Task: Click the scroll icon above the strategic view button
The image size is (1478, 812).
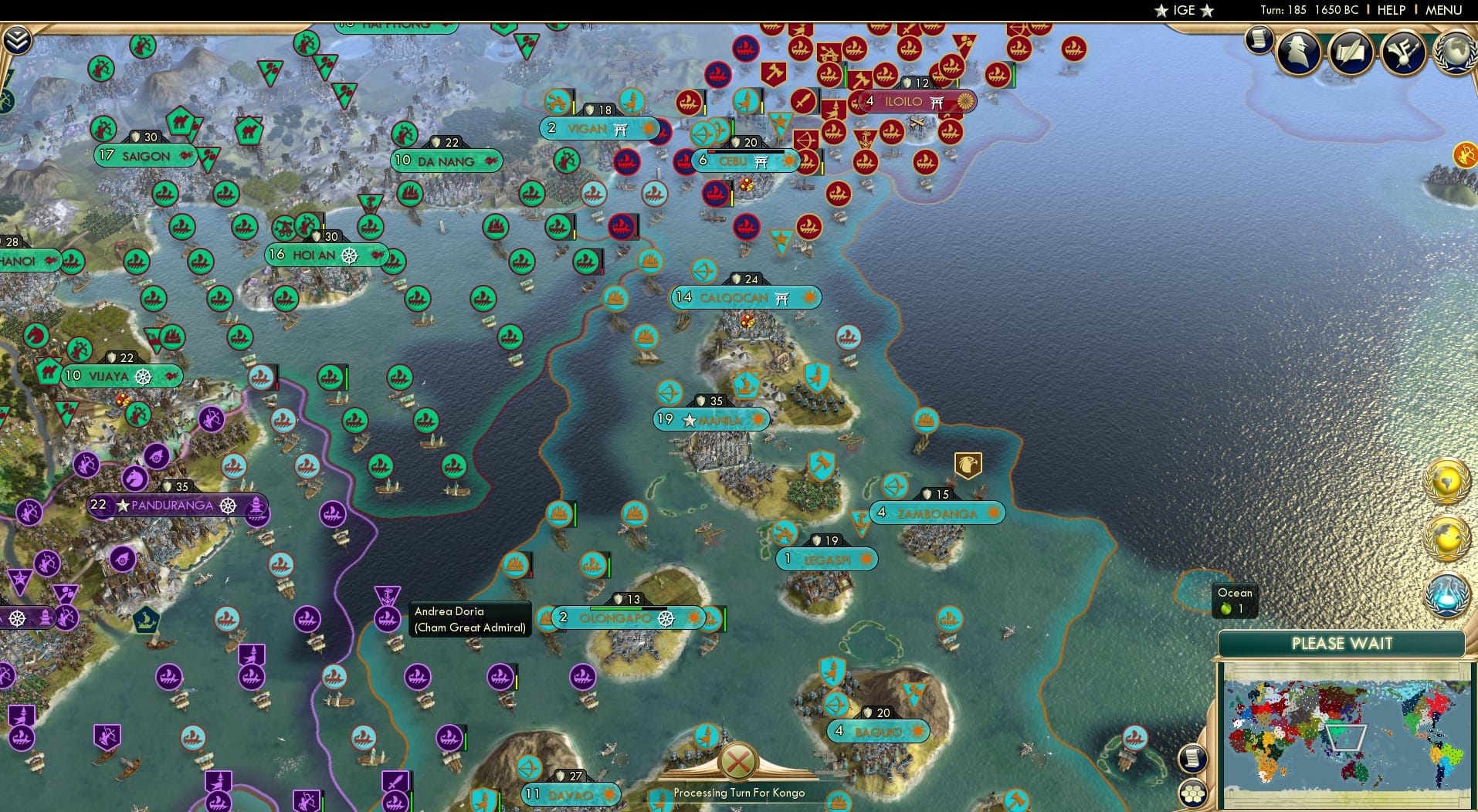Action: click(1194, 756)
